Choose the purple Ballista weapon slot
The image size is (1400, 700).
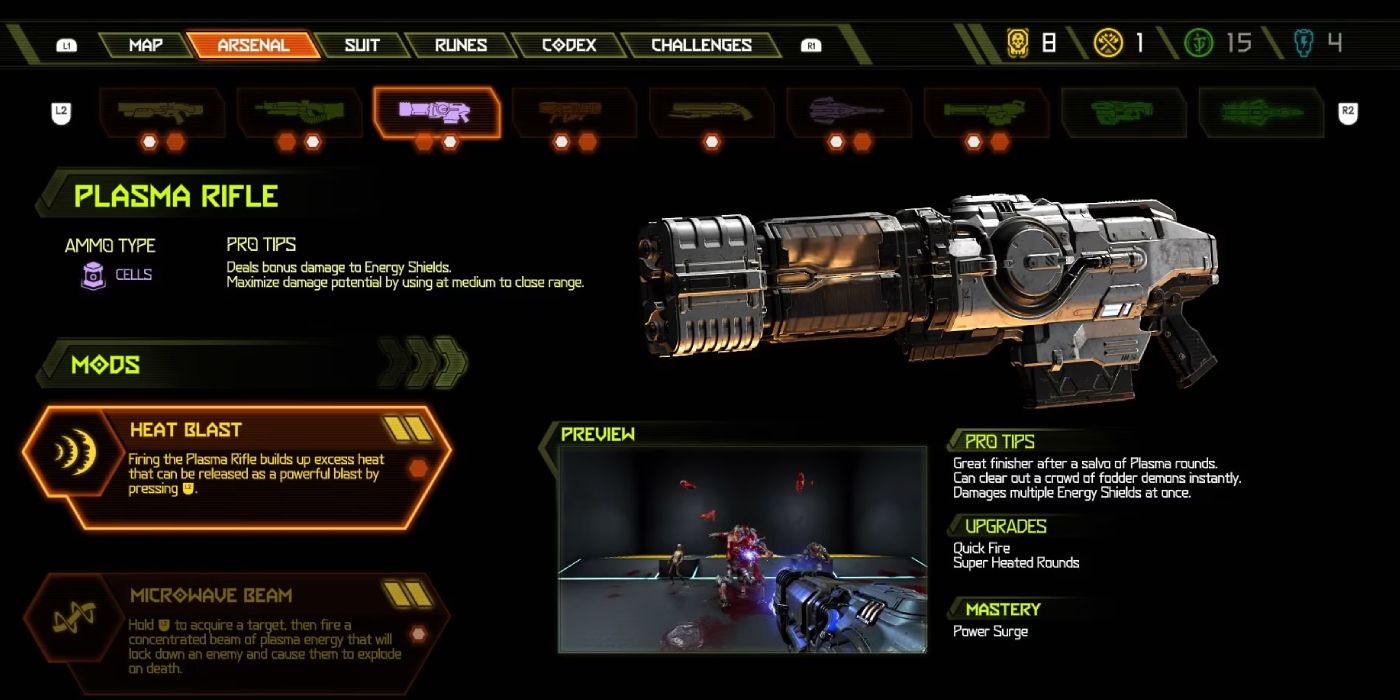tap(849, 111)
